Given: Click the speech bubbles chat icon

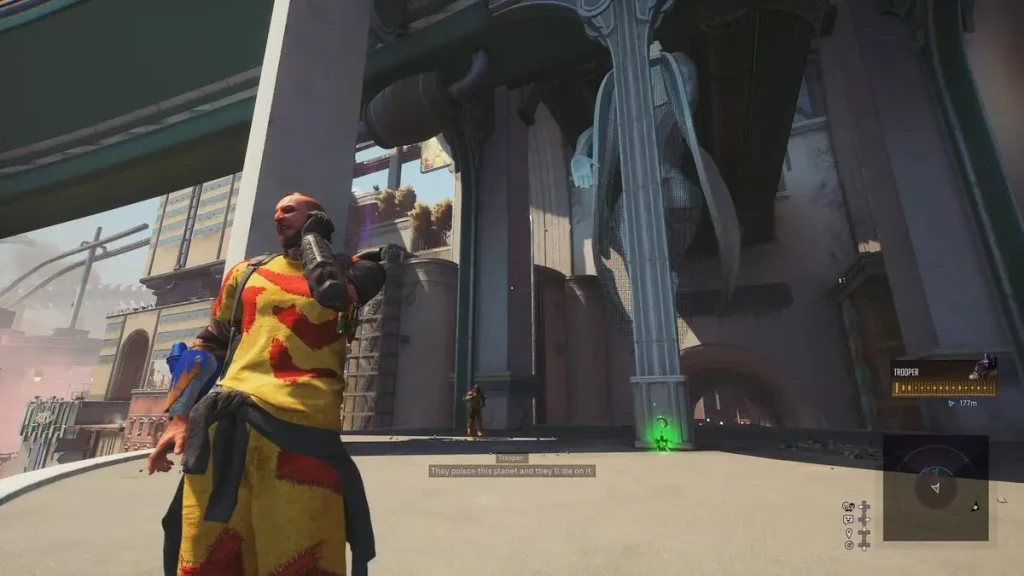Looking at the screenshot, I should [849, 506].
